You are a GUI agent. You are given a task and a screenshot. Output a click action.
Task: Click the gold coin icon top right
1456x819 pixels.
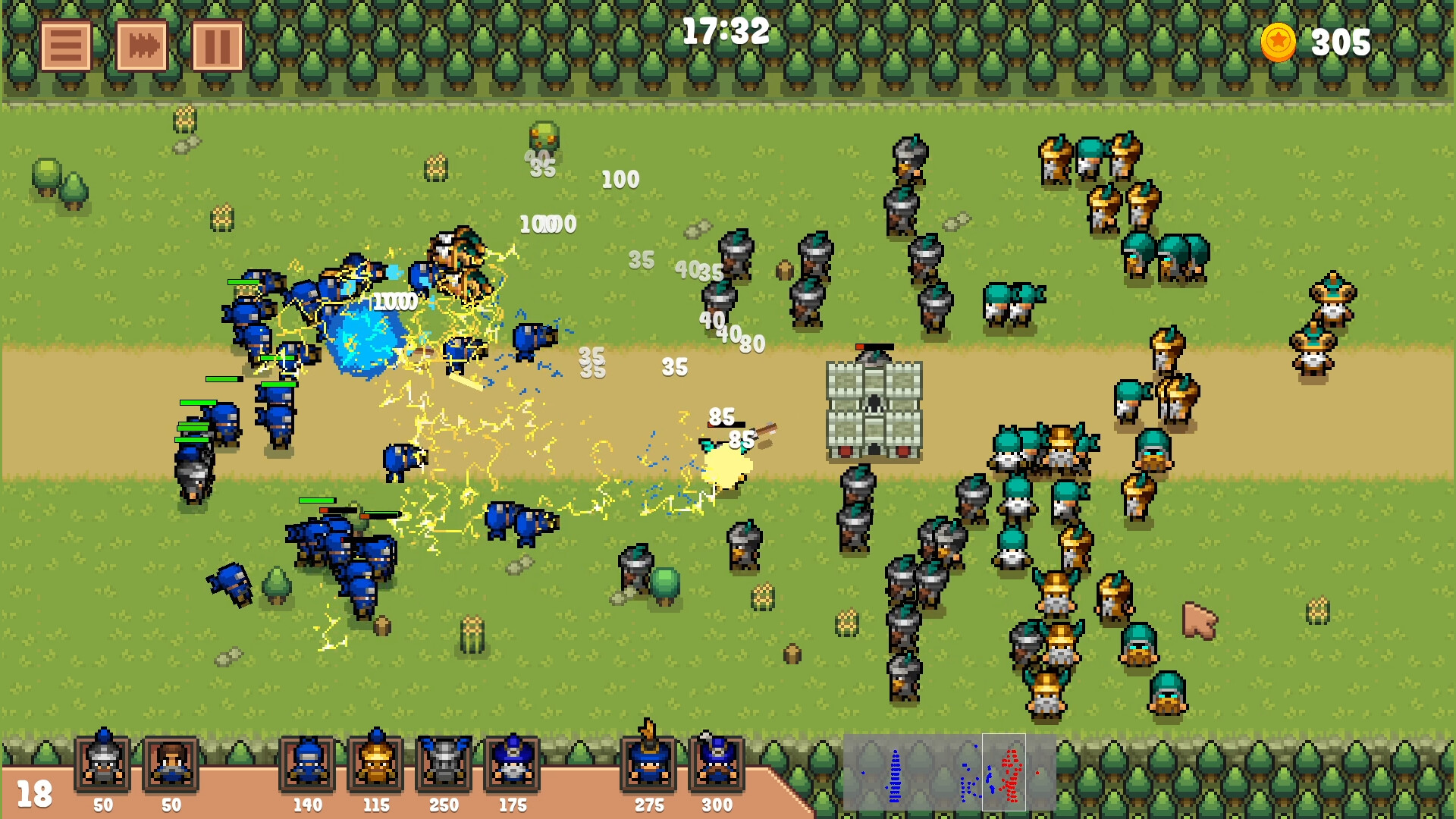click(1276, 43)
